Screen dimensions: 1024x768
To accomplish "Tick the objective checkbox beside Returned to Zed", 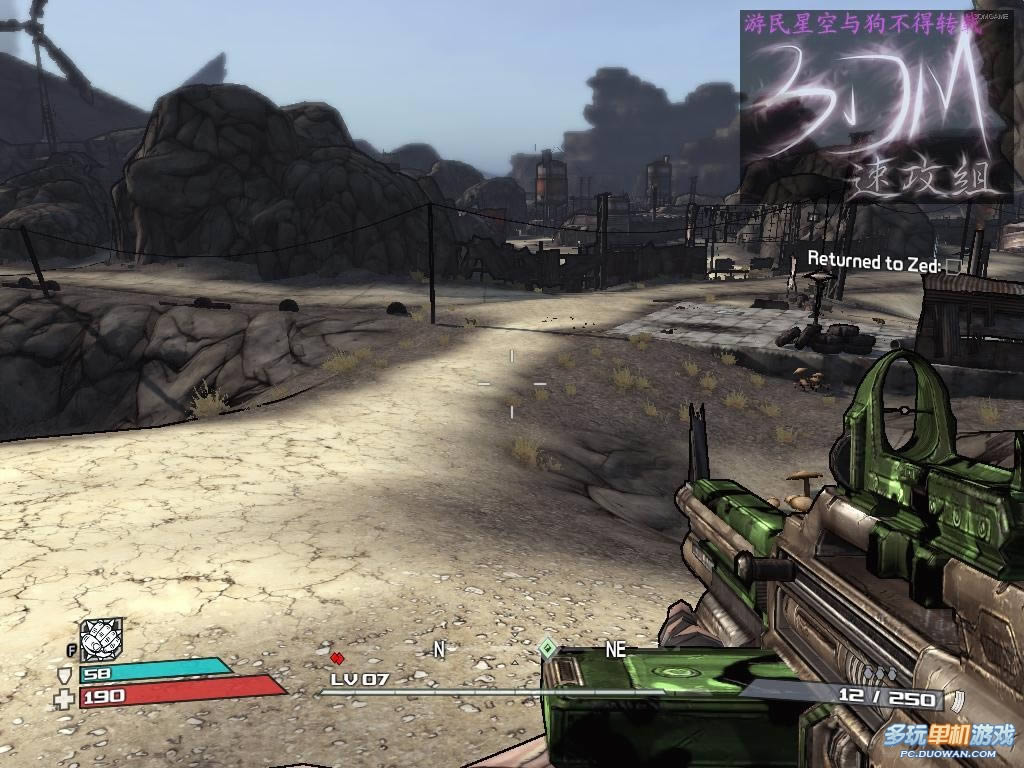I will 955,266.
